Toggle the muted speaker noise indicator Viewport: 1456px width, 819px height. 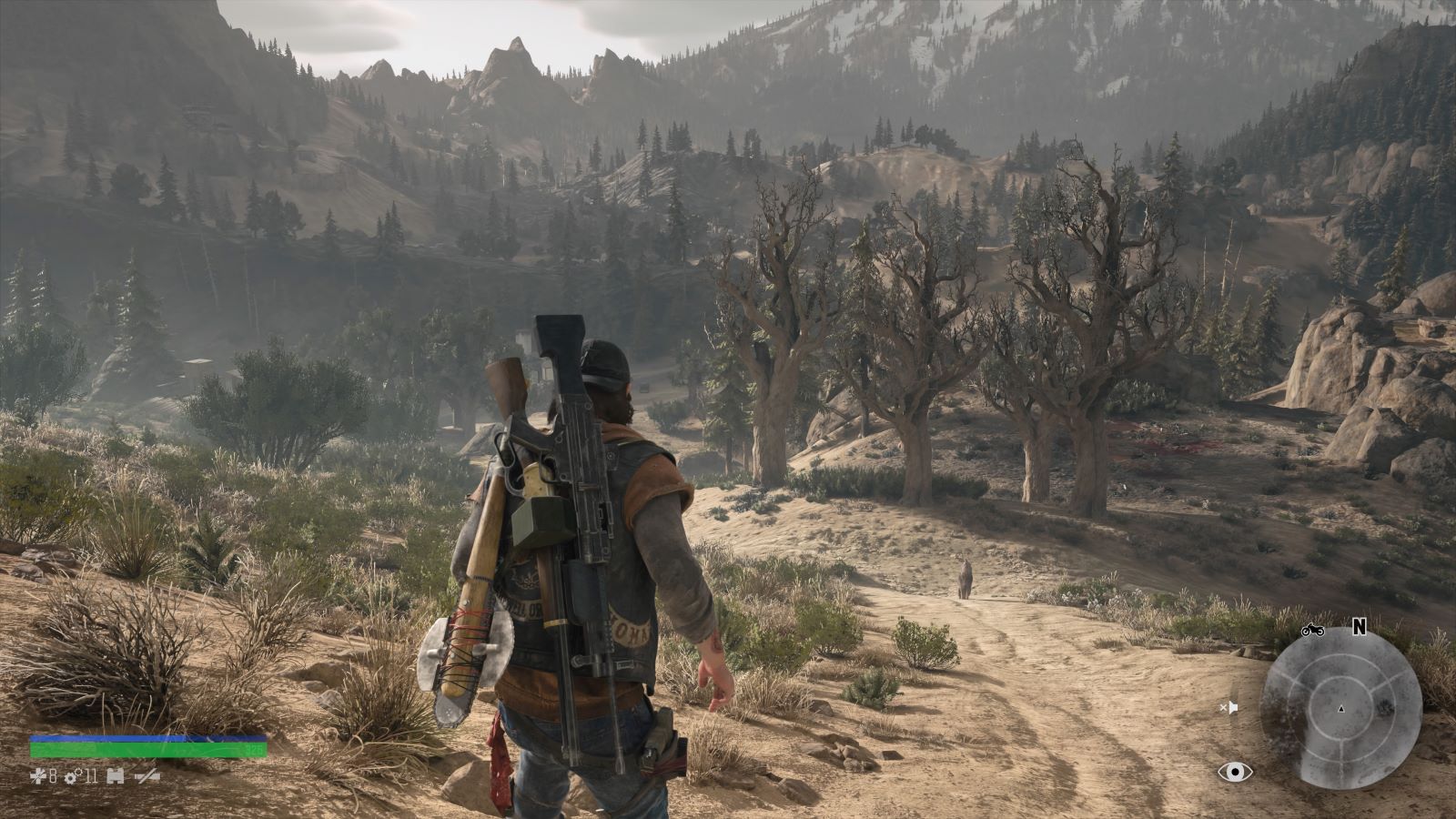[1229, 707]
